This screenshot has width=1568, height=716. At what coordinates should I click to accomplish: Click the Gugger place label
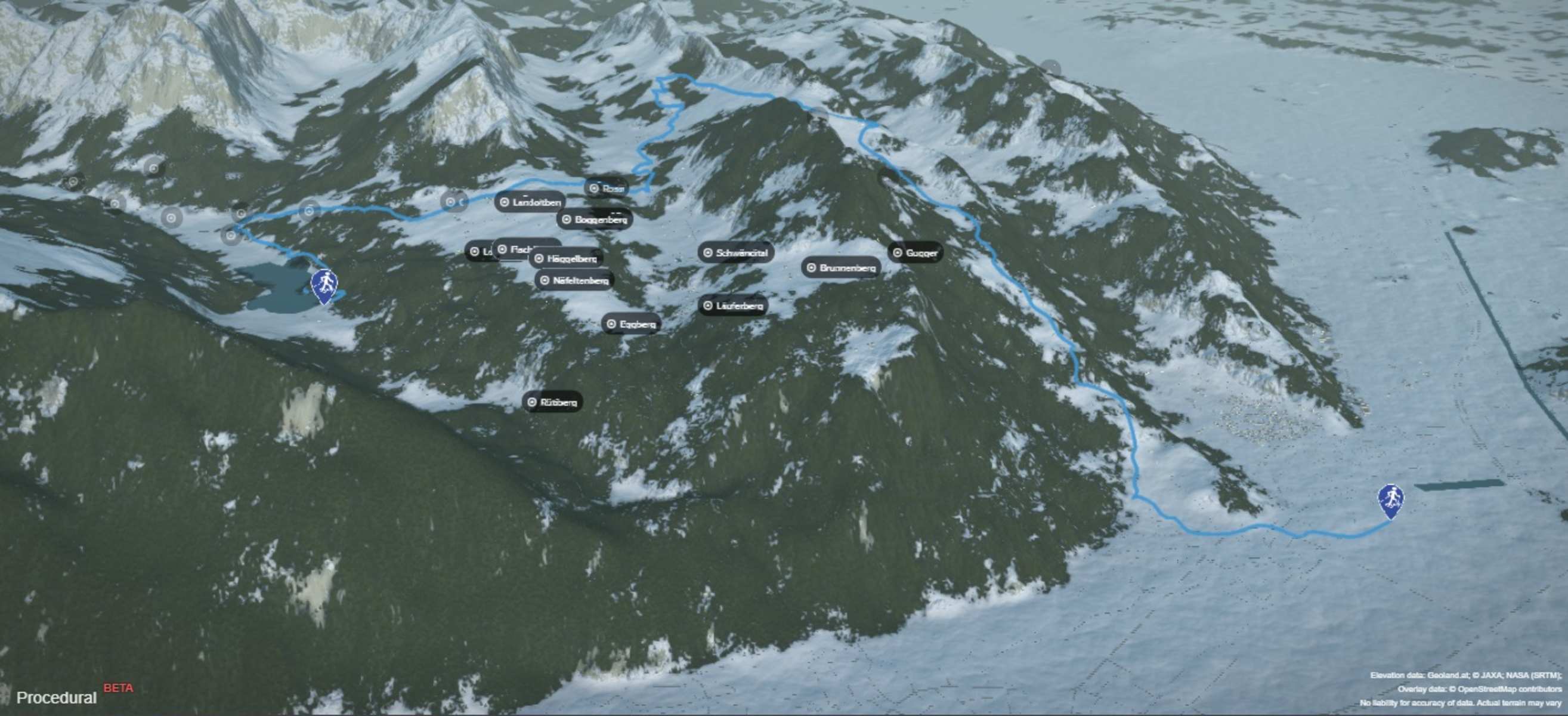[915, 252]
